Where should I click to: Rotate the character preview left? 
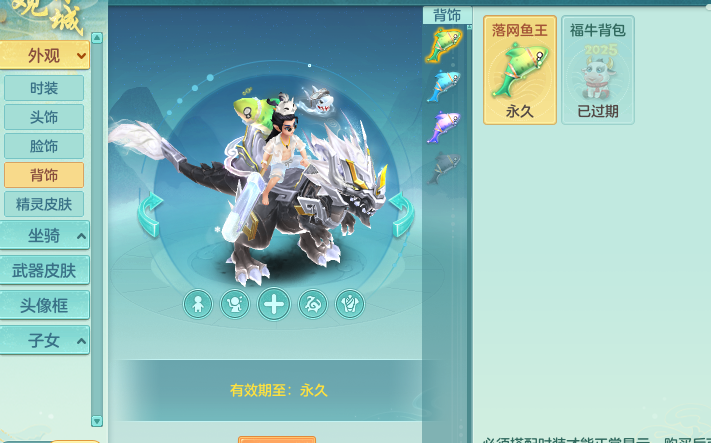150,215
